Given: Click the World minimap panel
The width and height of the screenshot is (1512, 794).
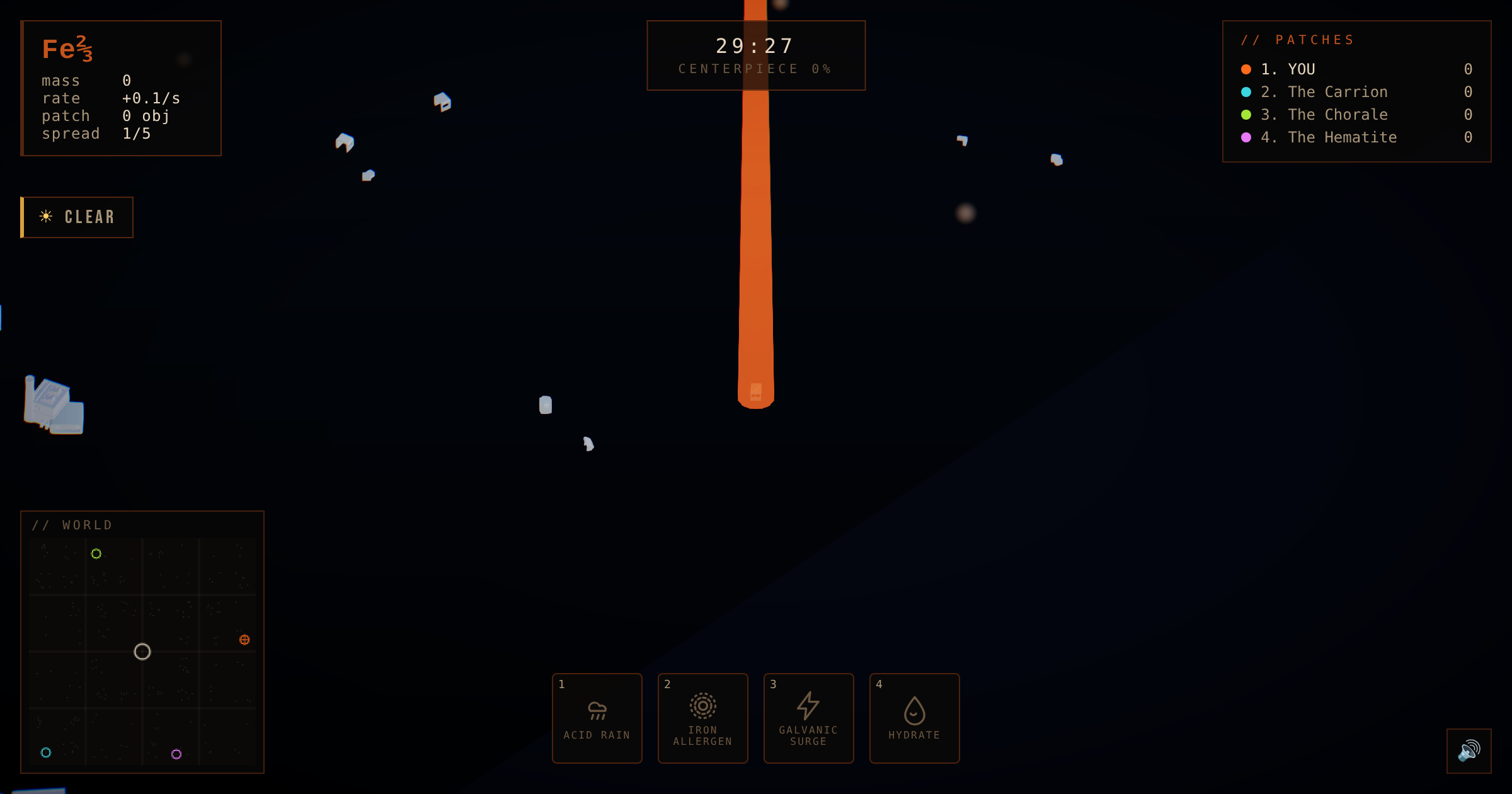Looking at the screenshot, I should 142,649.
